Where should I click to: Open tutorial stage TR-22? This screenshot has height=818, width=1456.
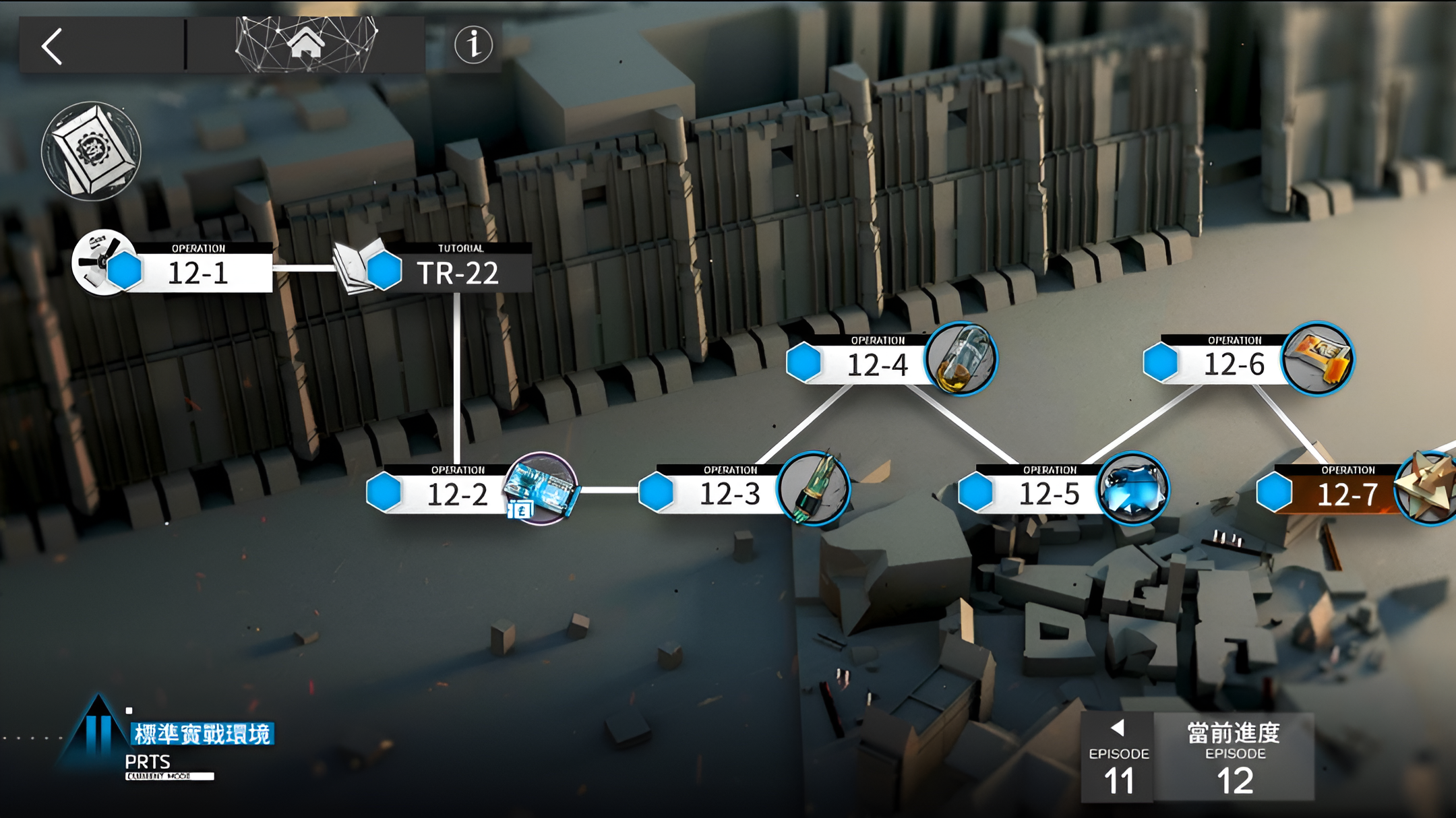(457, 272)
